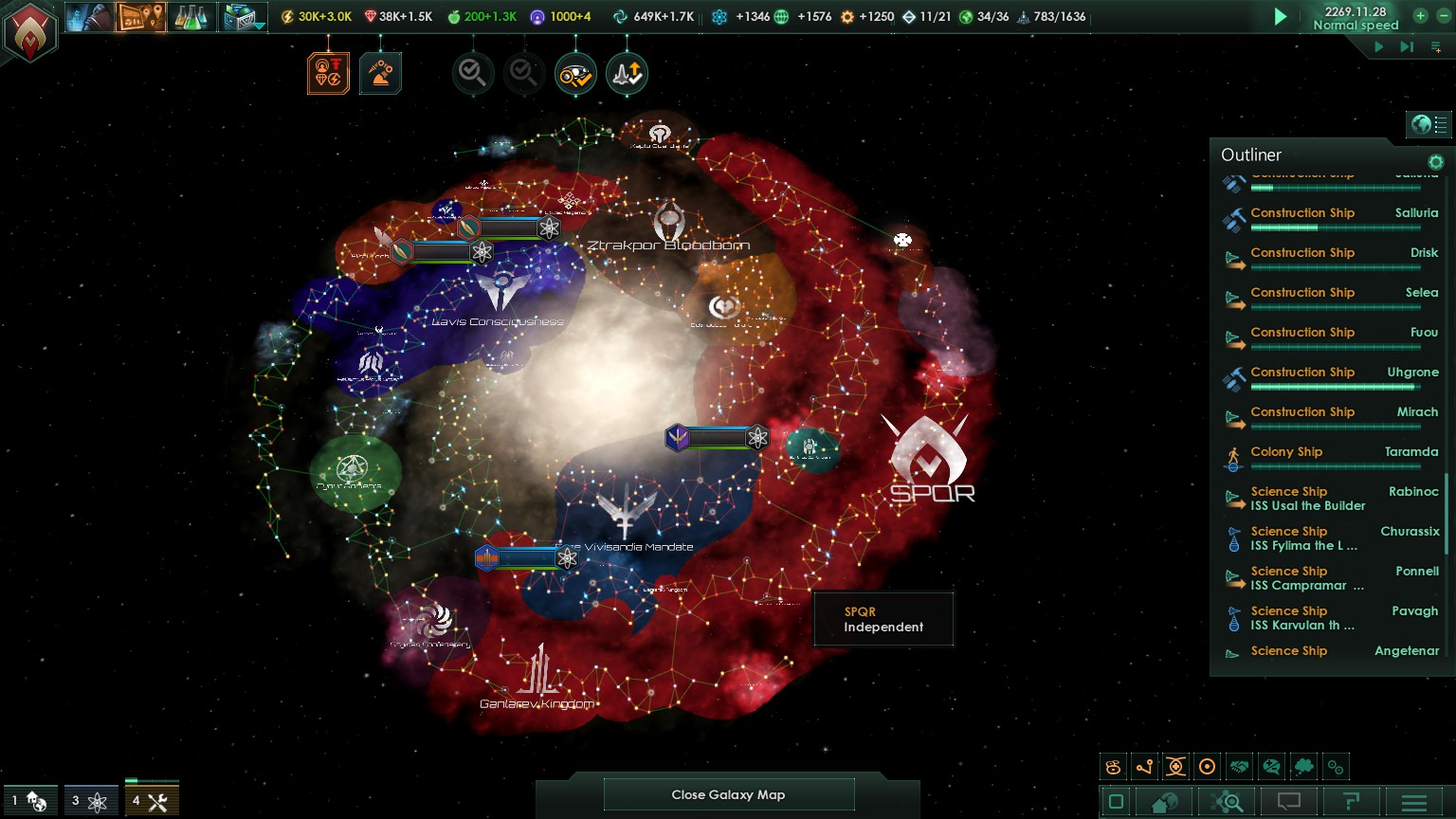
Task: Open Outliner settings gear
Action: (x=1435, y=162)
